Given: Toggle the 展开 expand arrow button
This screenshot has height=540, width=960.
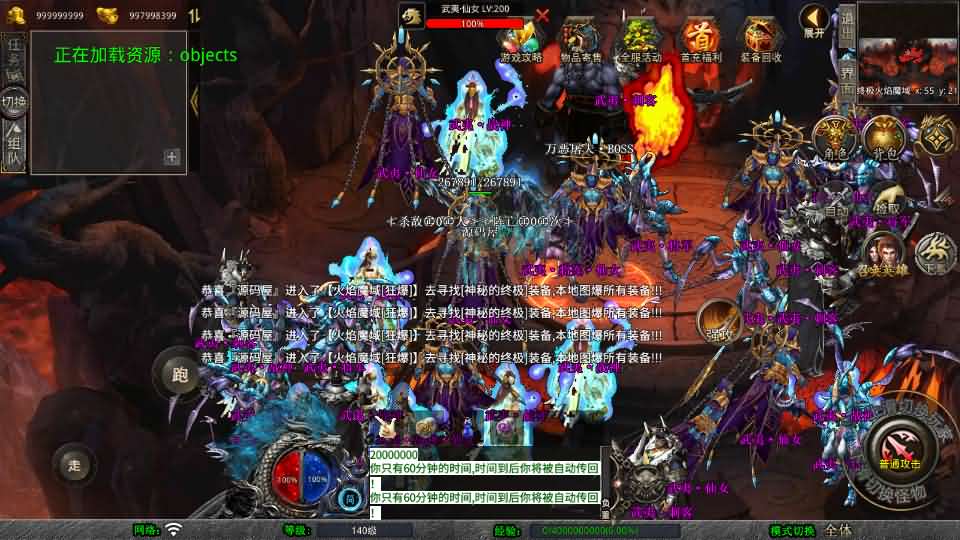Looking at the screenshot, I should coord(815,20).
